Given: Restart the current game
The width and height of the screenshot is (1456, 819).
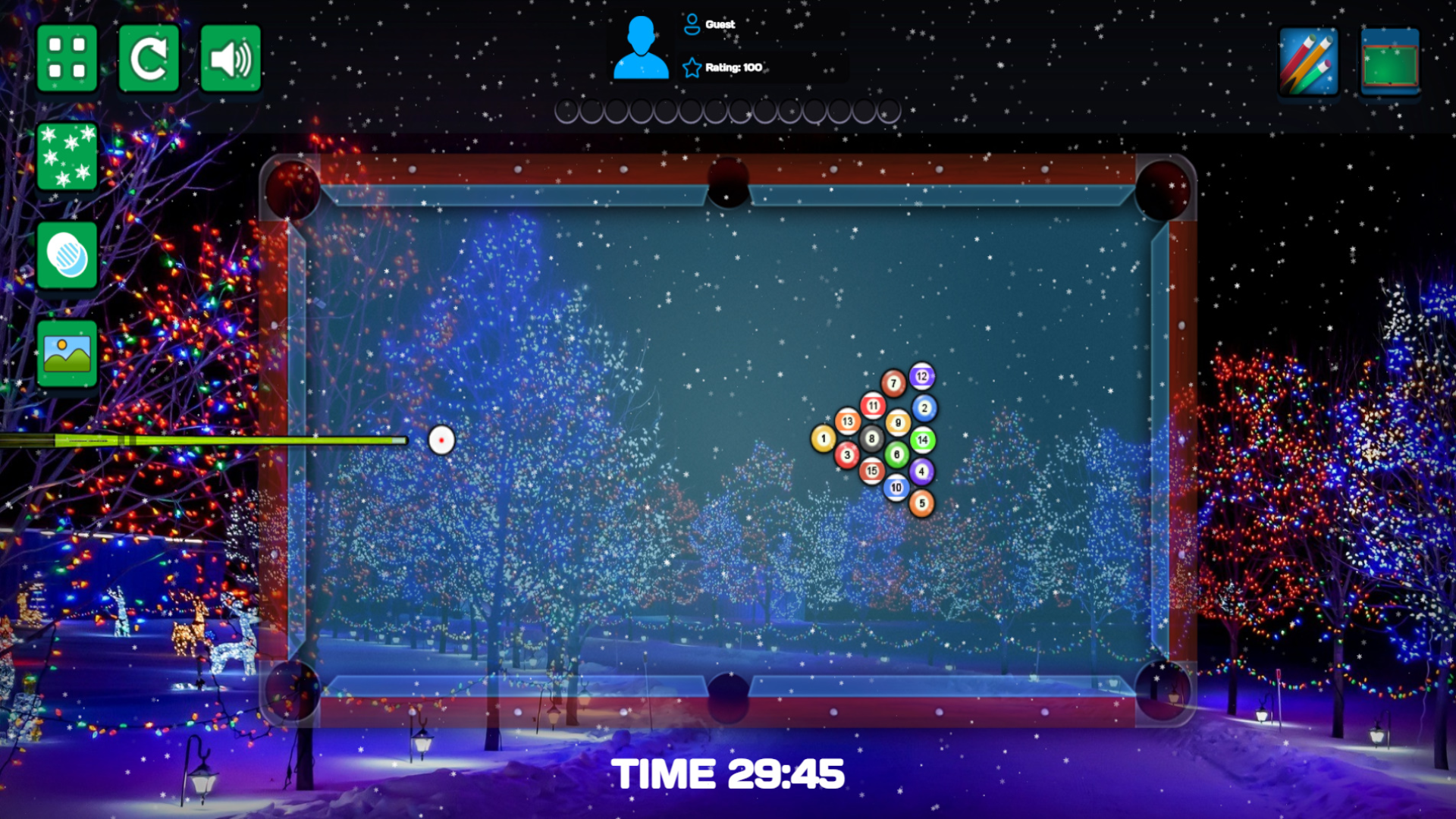Looking at the screenshot, I should coord(149,56).
